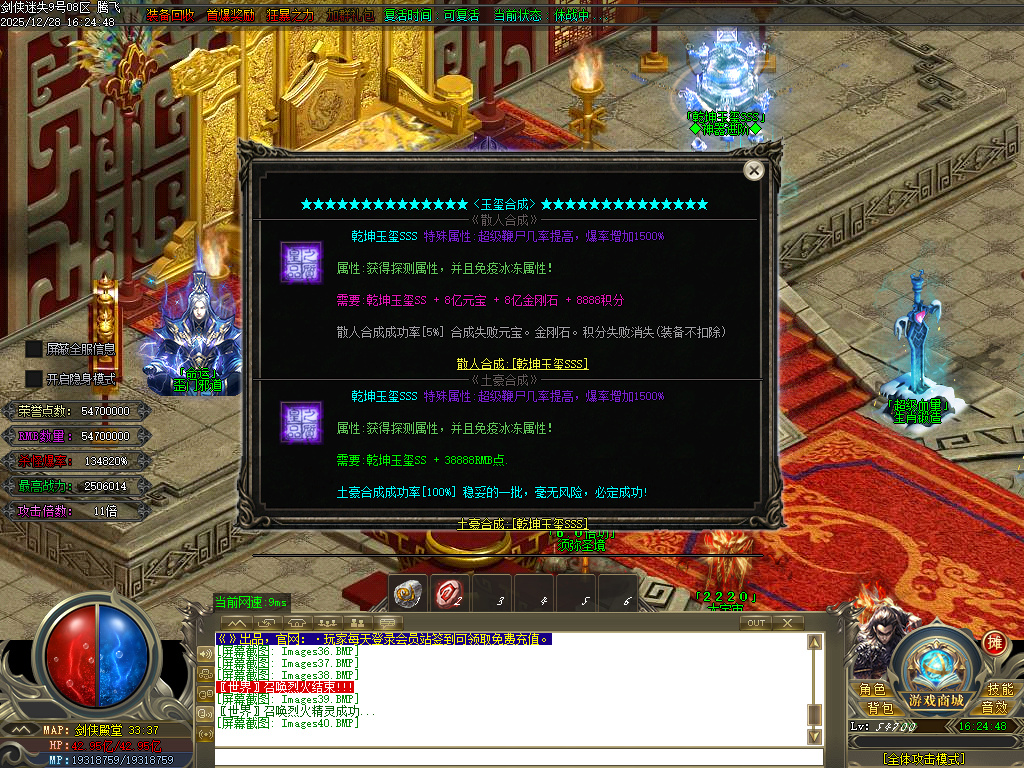This screenshot has height=768, width=1024.
Task: Choose 散人合成 [乾坤玉玺SSS] link
Action: [x=522, y=364]
